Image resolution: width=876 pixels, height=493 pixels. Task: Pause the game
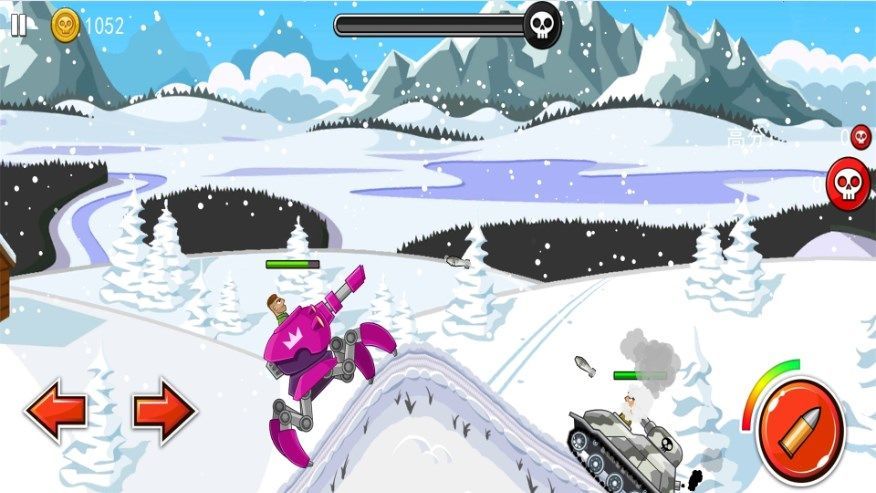[x=19, y=25]
